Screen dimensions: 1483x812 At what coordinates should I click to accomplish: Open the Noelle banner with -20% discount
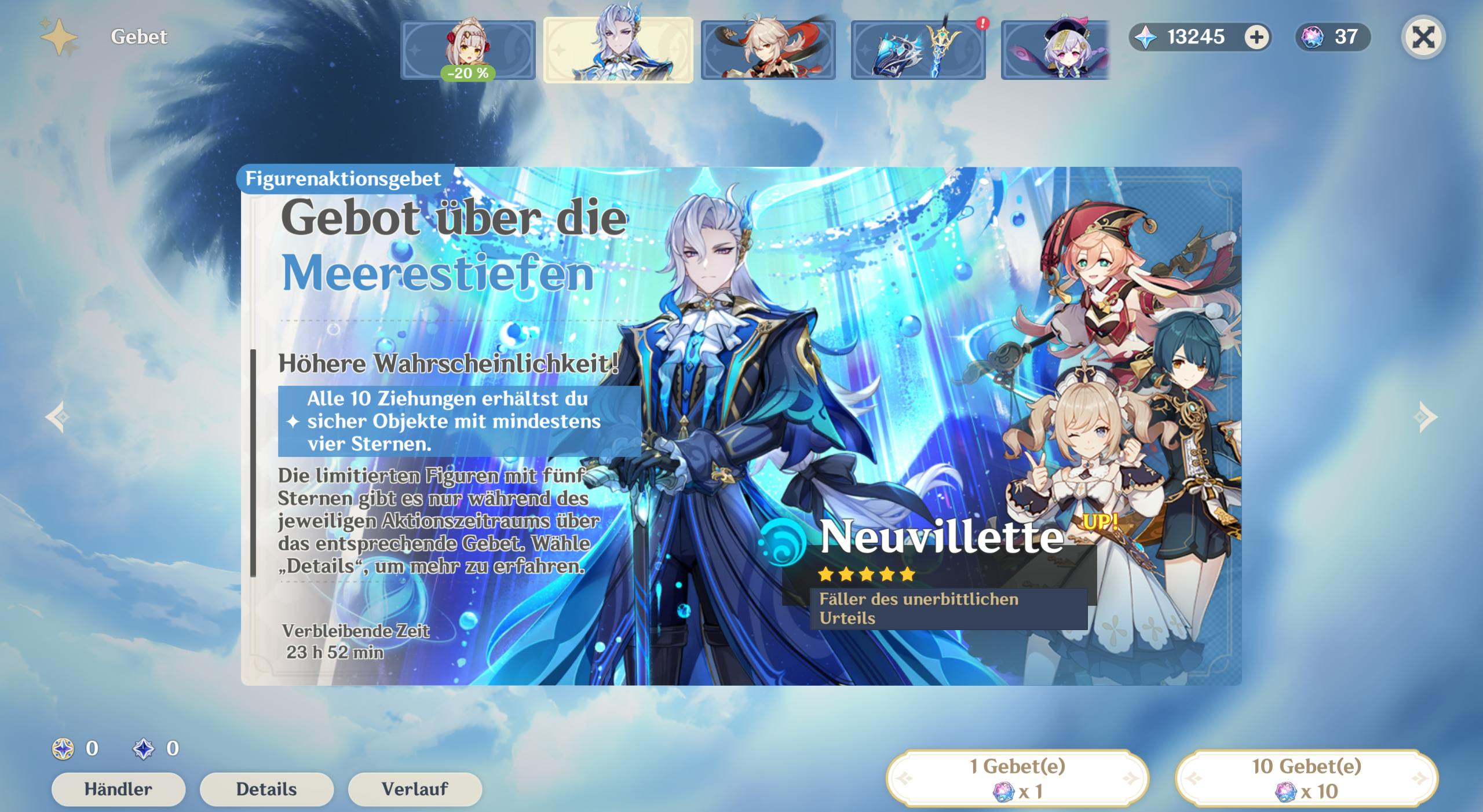[x=469, y=49]
